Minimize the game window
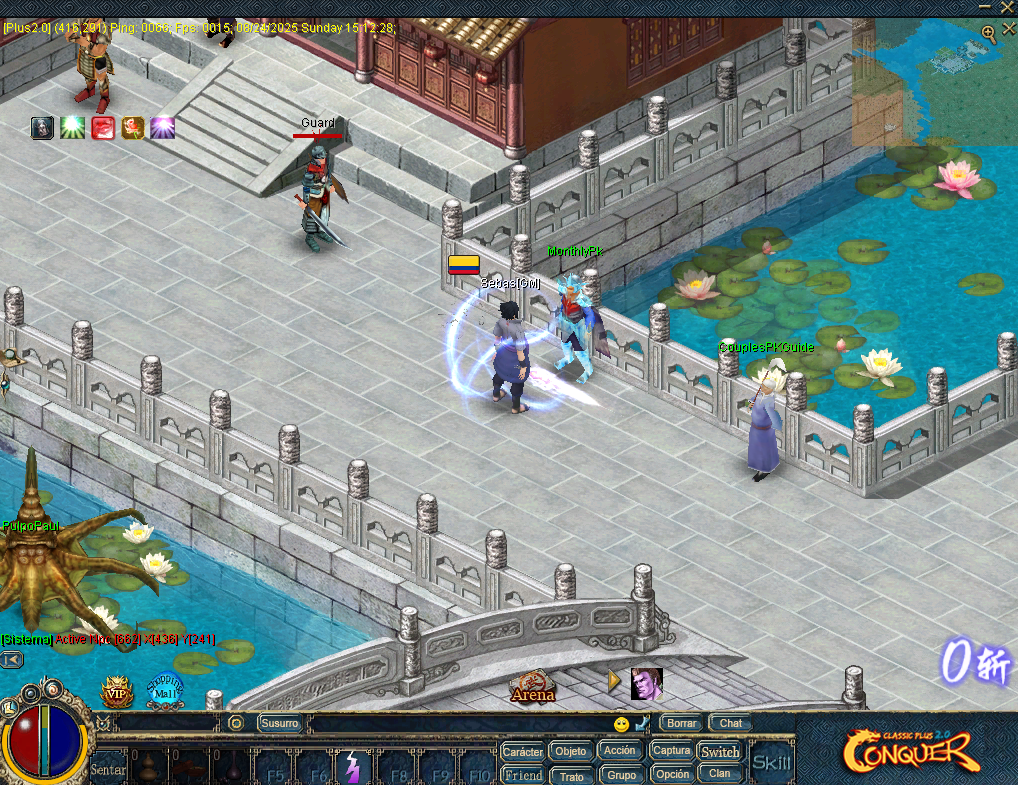This screenshot has width=1018, height=785. tap(985, 7)
